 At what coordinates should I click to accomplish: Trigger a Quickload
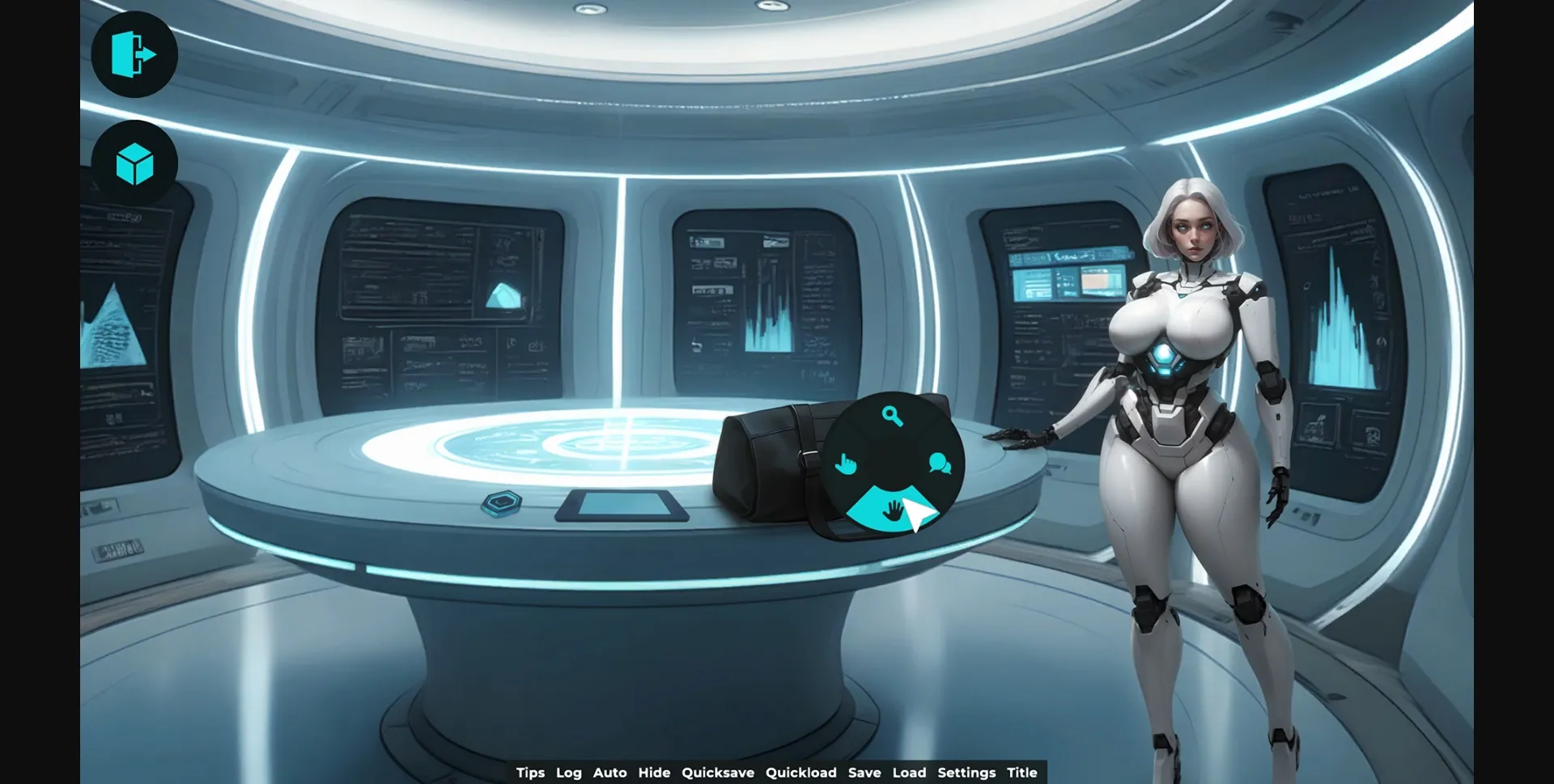coord(800,773)
